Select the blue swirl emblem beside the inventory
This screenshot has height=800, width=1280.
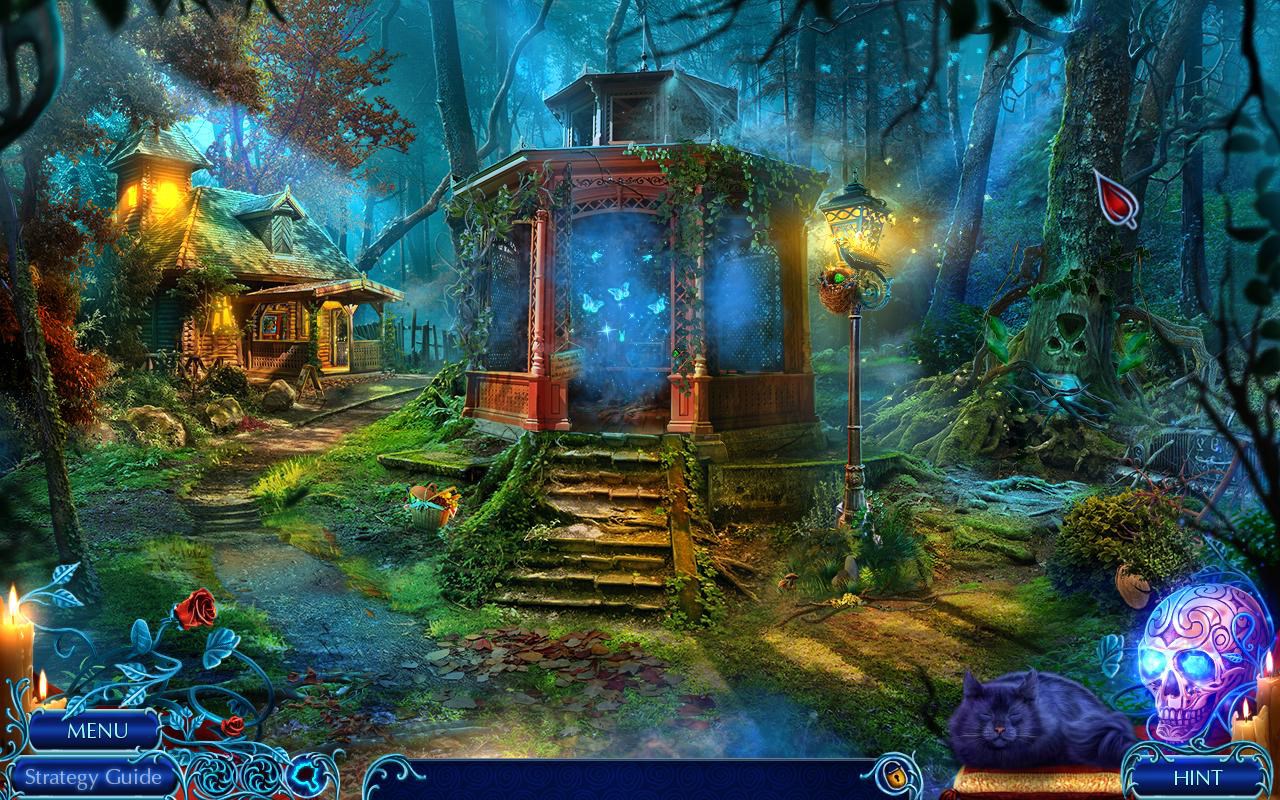307,774
